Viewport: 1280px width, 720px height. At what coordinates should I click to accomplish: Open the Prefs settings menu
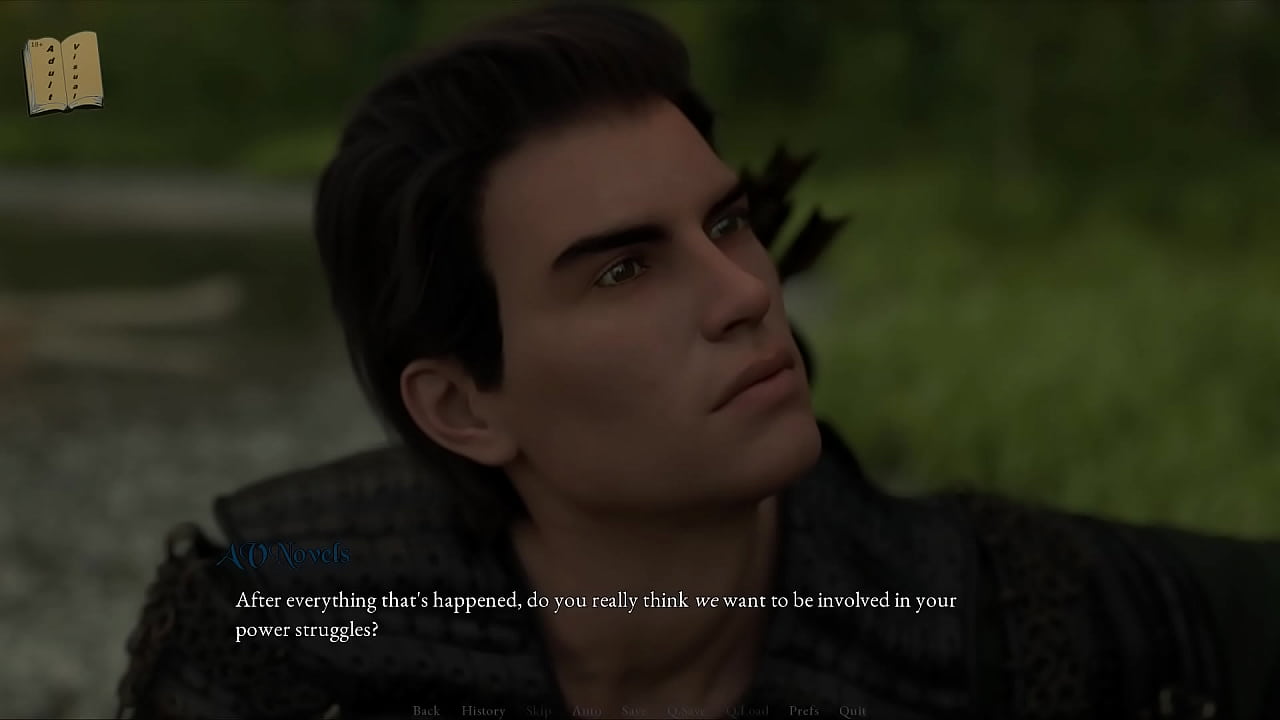(x=804, y=711)
